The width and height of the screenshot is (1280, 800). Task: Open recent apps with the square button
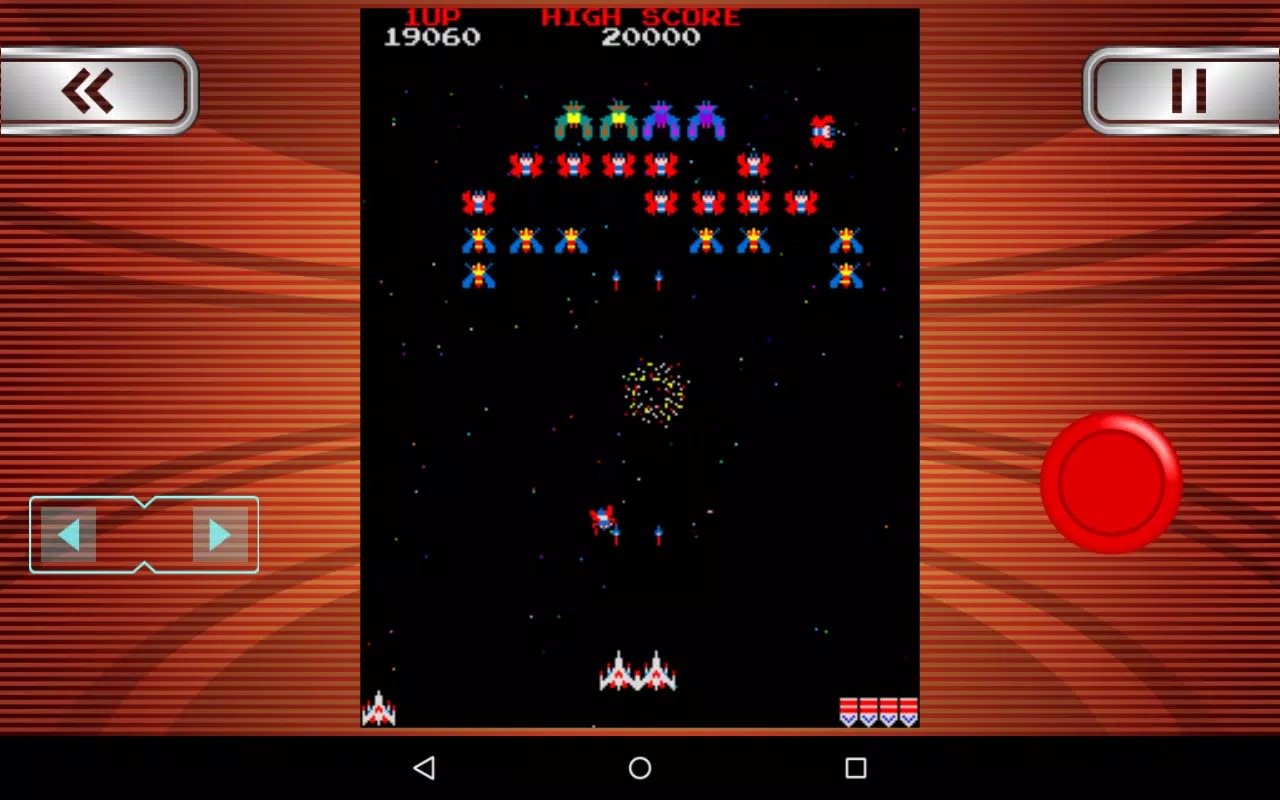coord(855,767)
